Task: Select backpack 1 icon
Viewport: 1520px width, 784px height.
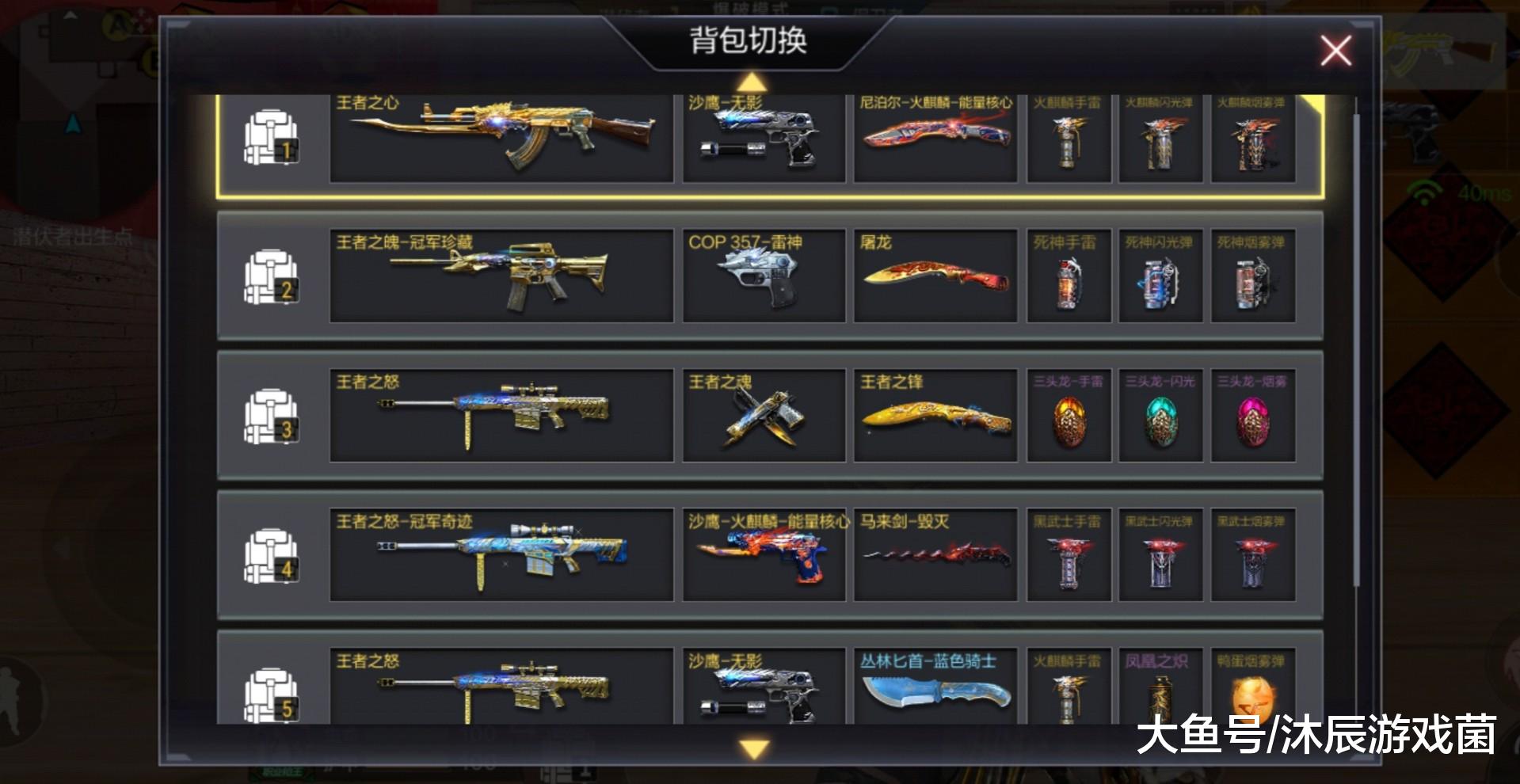Action: tap(269, 136)
